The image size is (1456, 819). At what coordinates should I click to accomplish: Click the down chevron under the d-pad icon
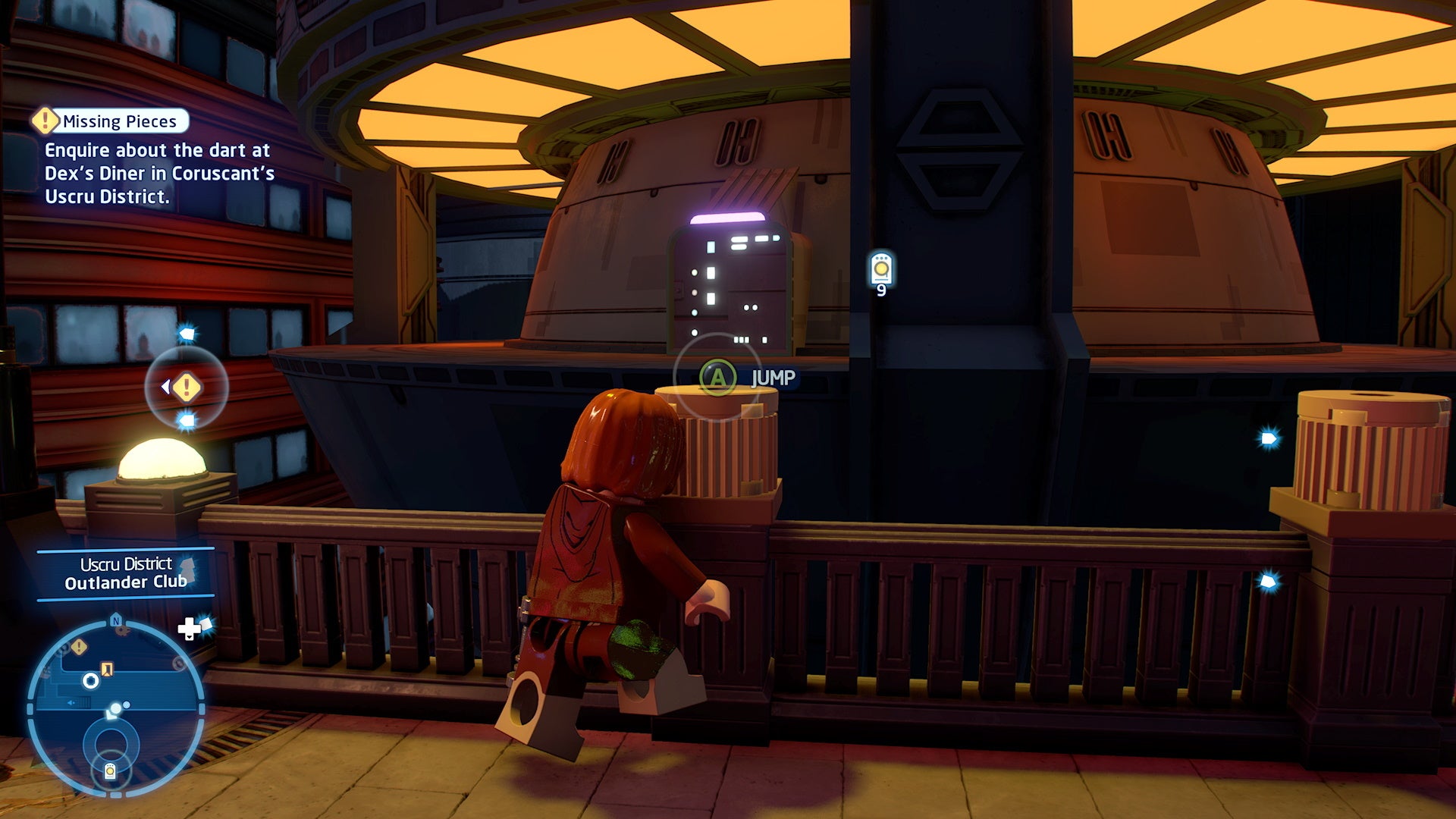coord(190,637)
